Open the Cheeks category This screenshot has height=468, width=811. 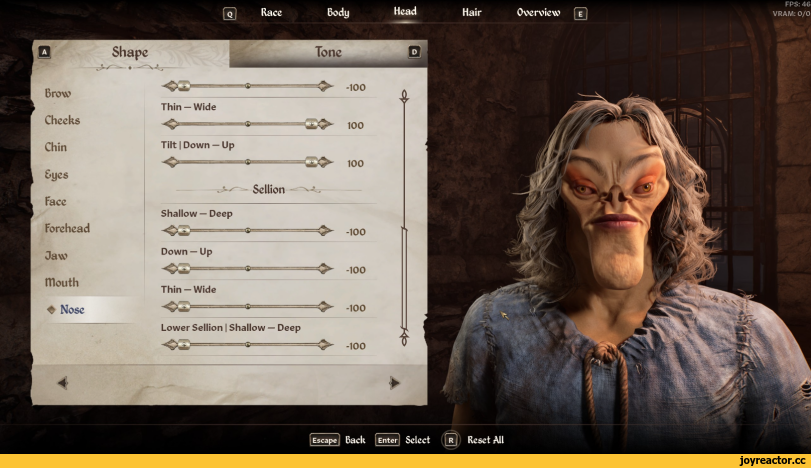62,120
